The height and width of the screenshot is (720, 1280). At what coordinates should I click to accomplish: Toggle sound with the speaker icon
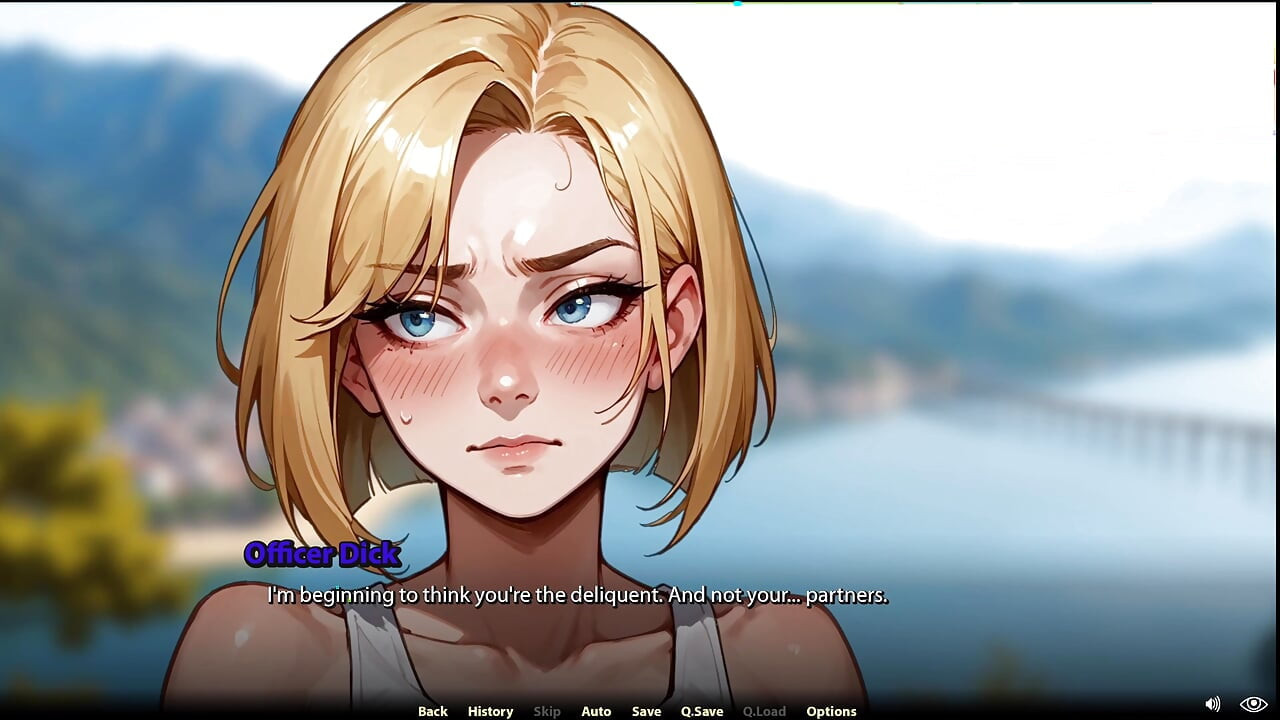point(1213,704)
